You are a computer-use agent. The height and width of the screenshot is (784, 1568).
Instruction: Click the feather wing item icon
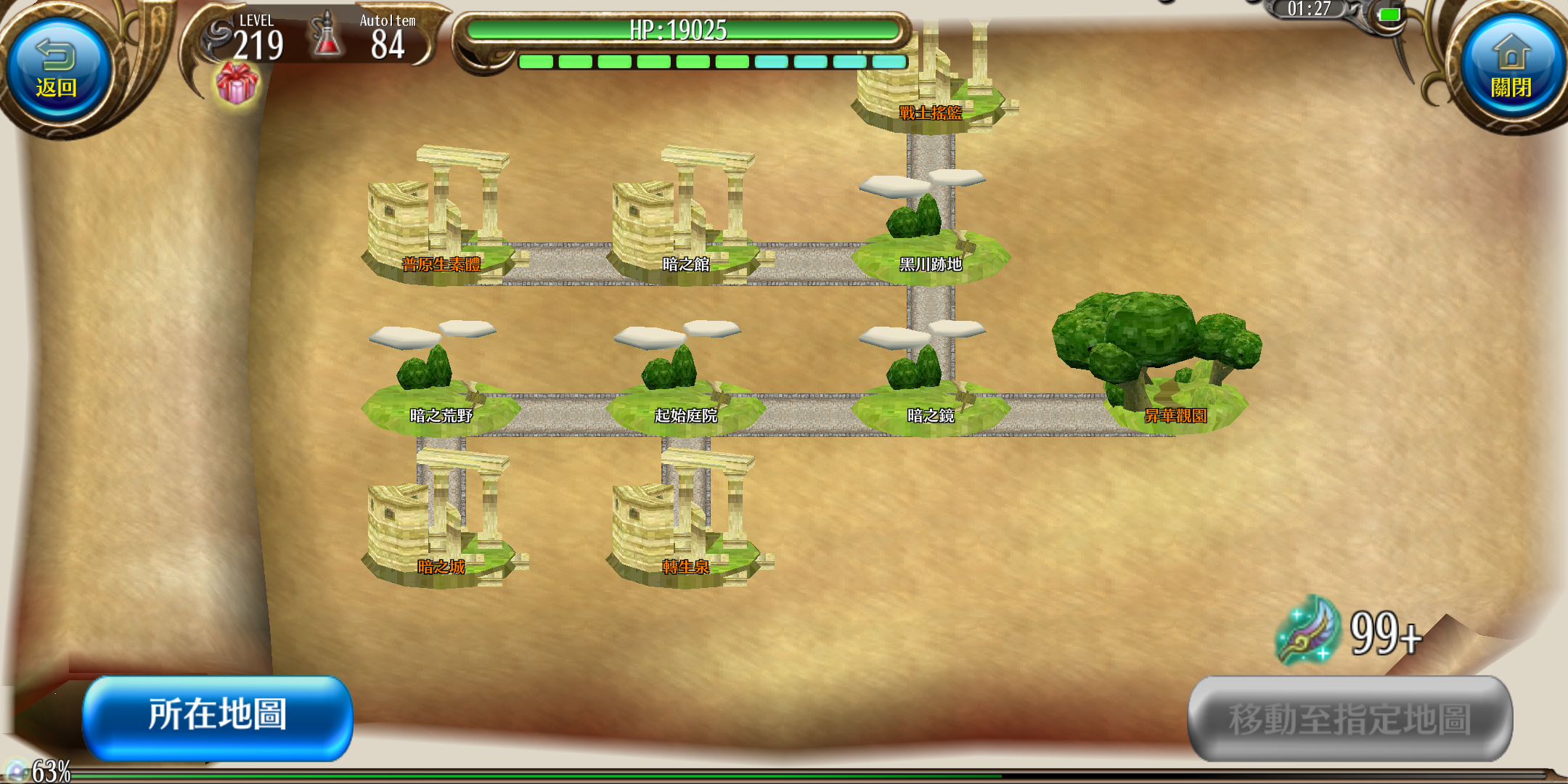pos(1308,630)
